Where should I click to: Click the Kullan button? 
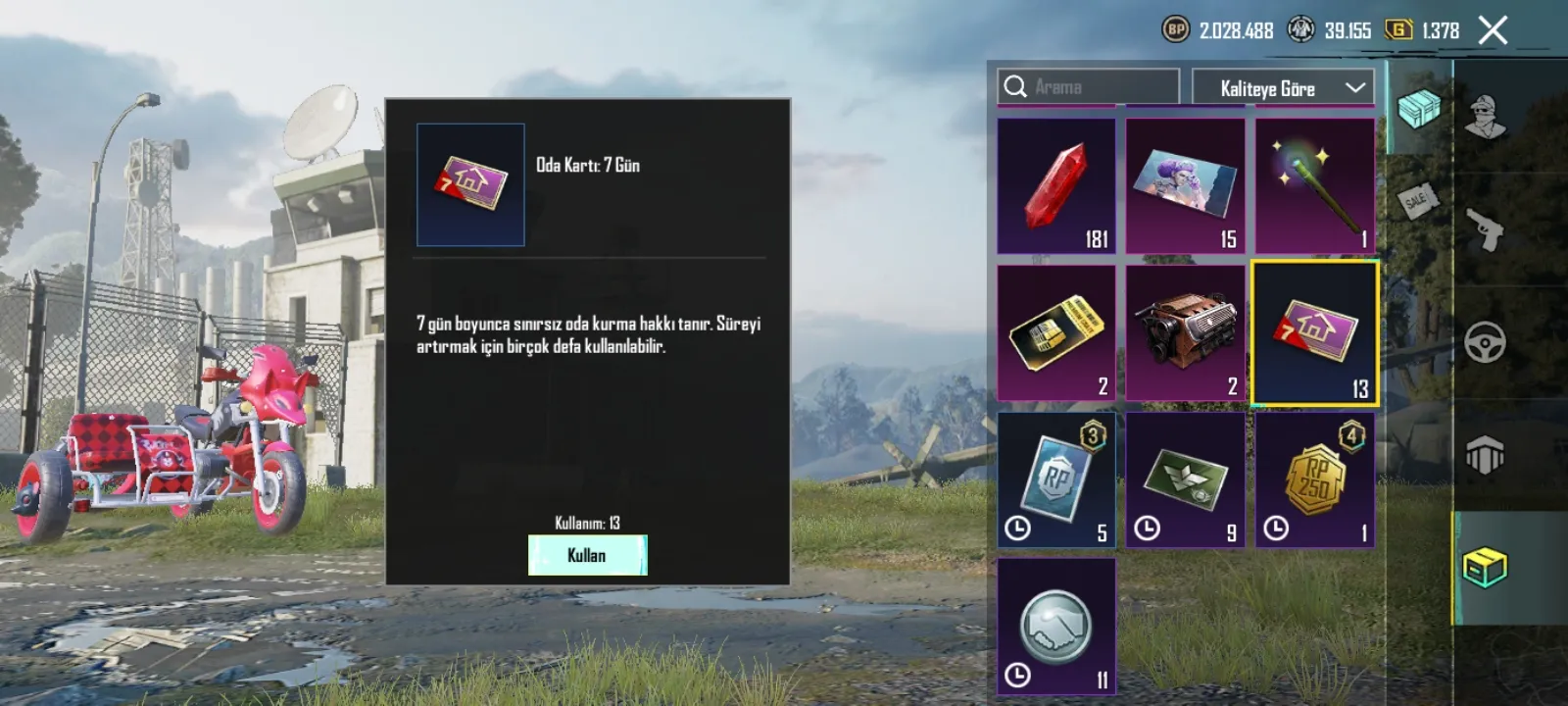(587, 555)
